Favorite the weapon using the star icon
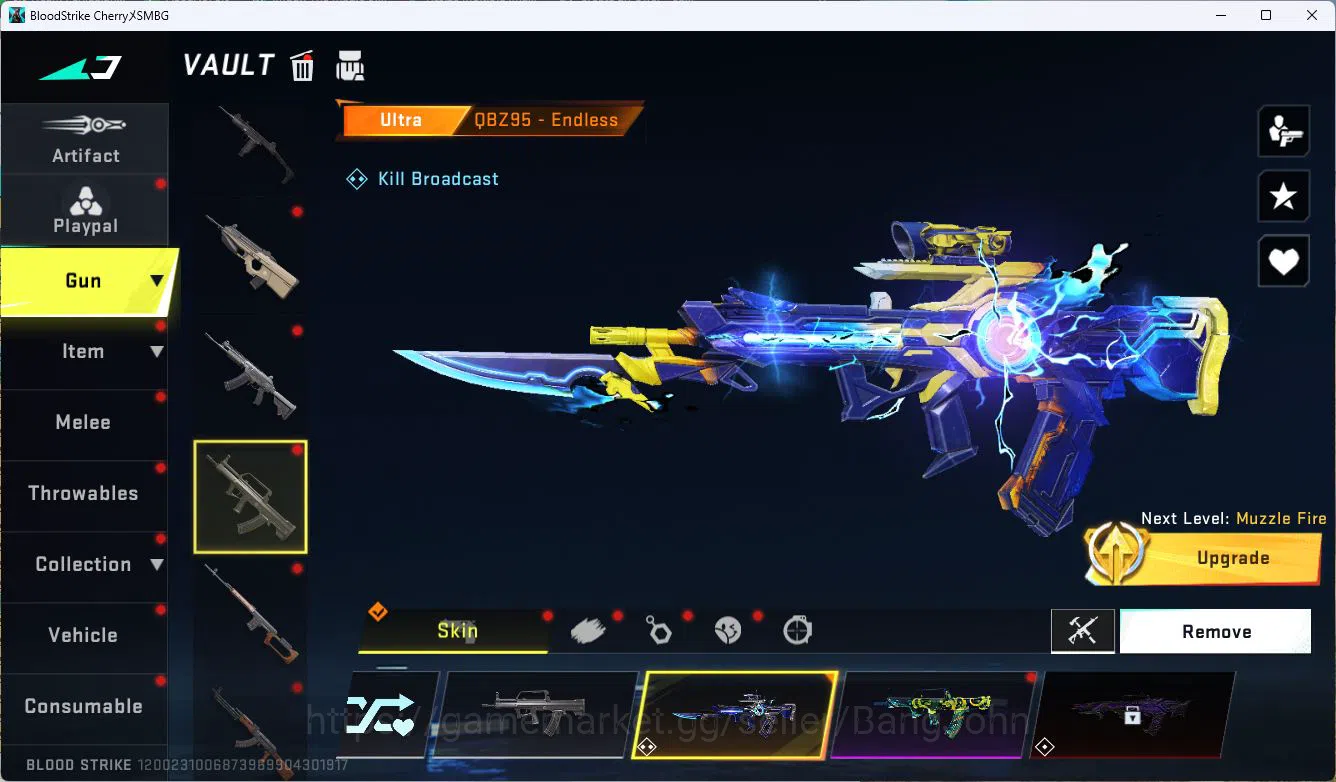The image size is (1336, 782). tap(1283, 196)
